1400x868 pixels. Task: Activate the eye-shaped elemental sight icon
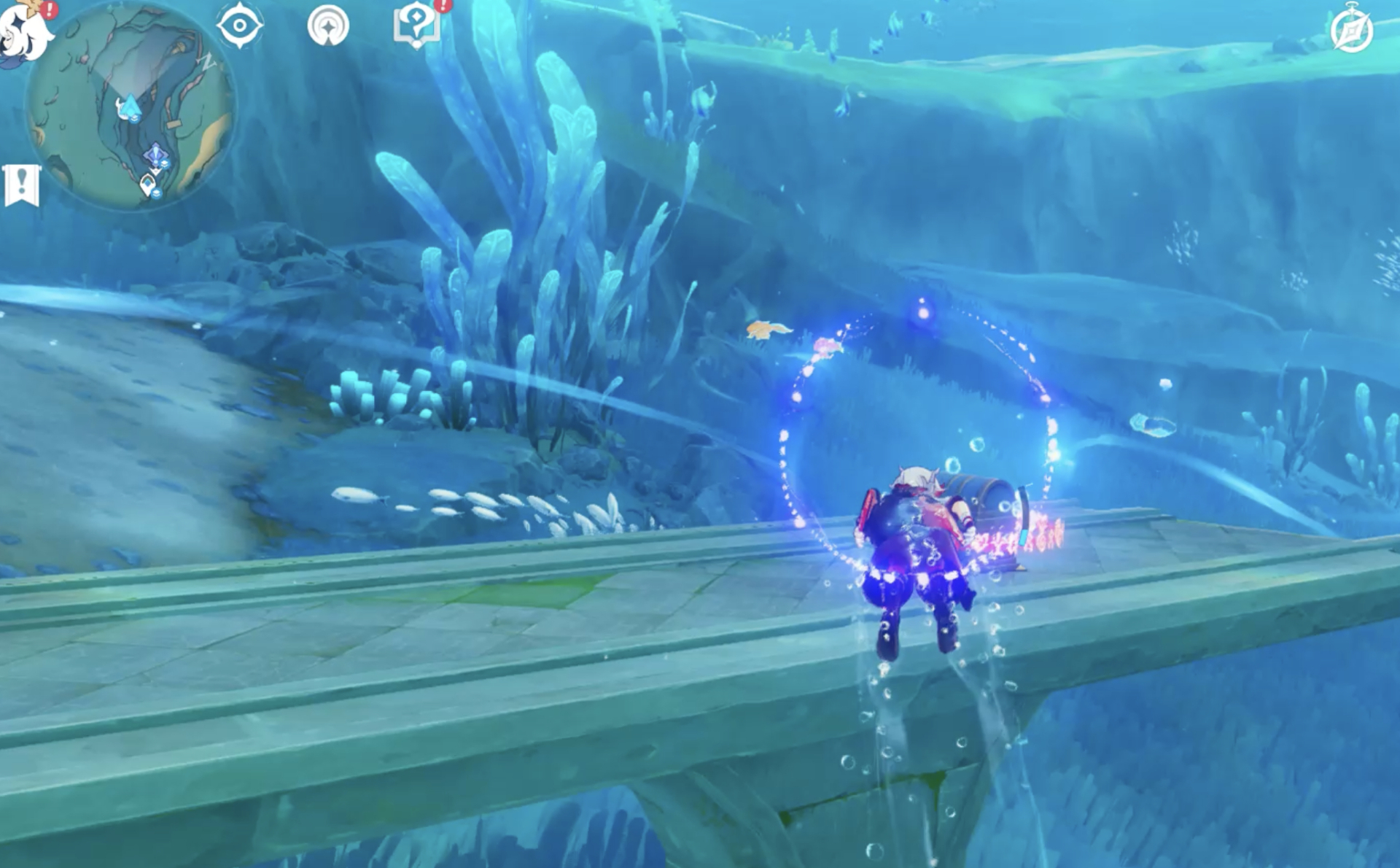click(x=239, y=26)
